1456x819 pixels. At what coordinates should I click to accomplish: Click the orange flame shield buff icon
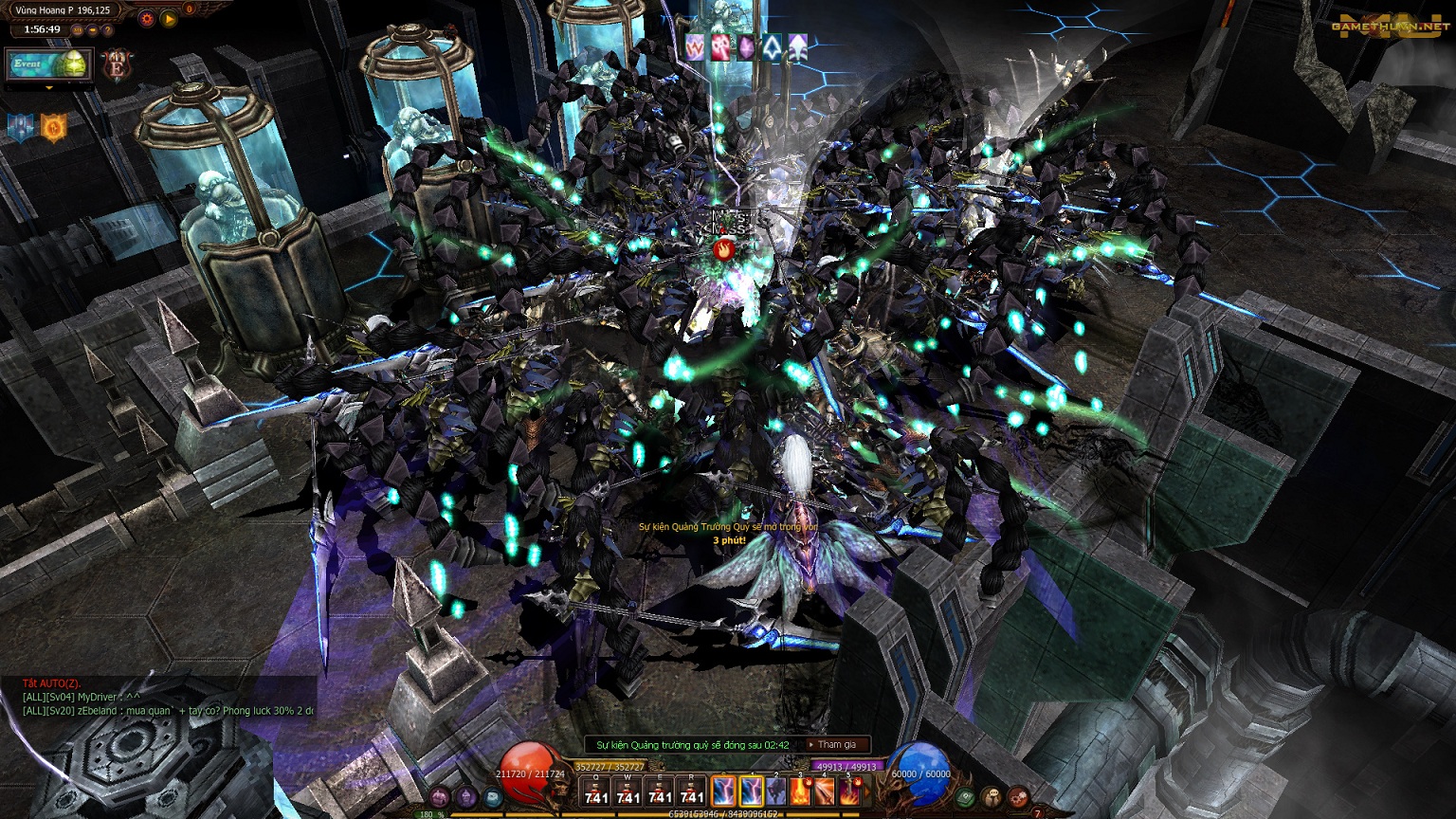click(53, 127)
